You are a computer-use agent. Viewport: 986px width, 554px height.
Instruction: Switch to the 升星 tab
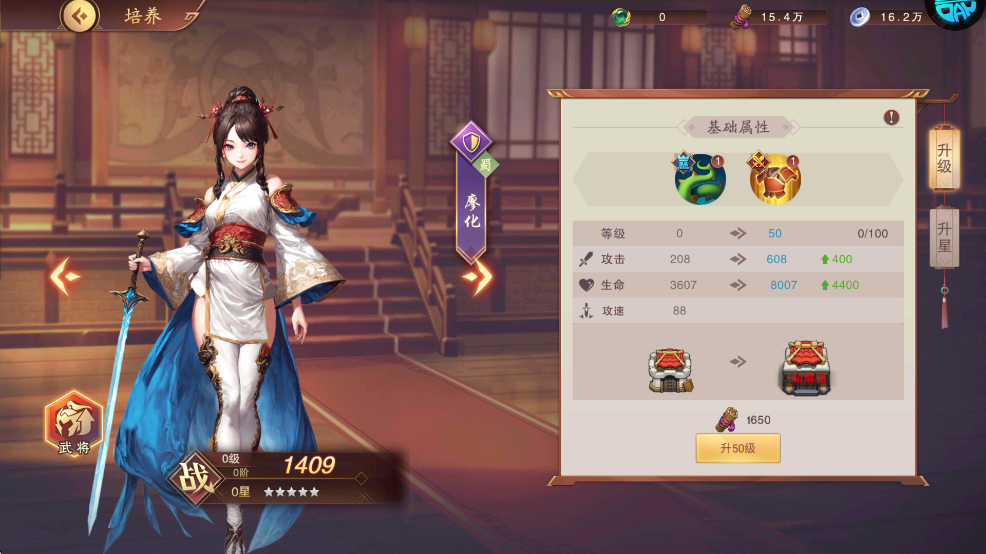944,237
